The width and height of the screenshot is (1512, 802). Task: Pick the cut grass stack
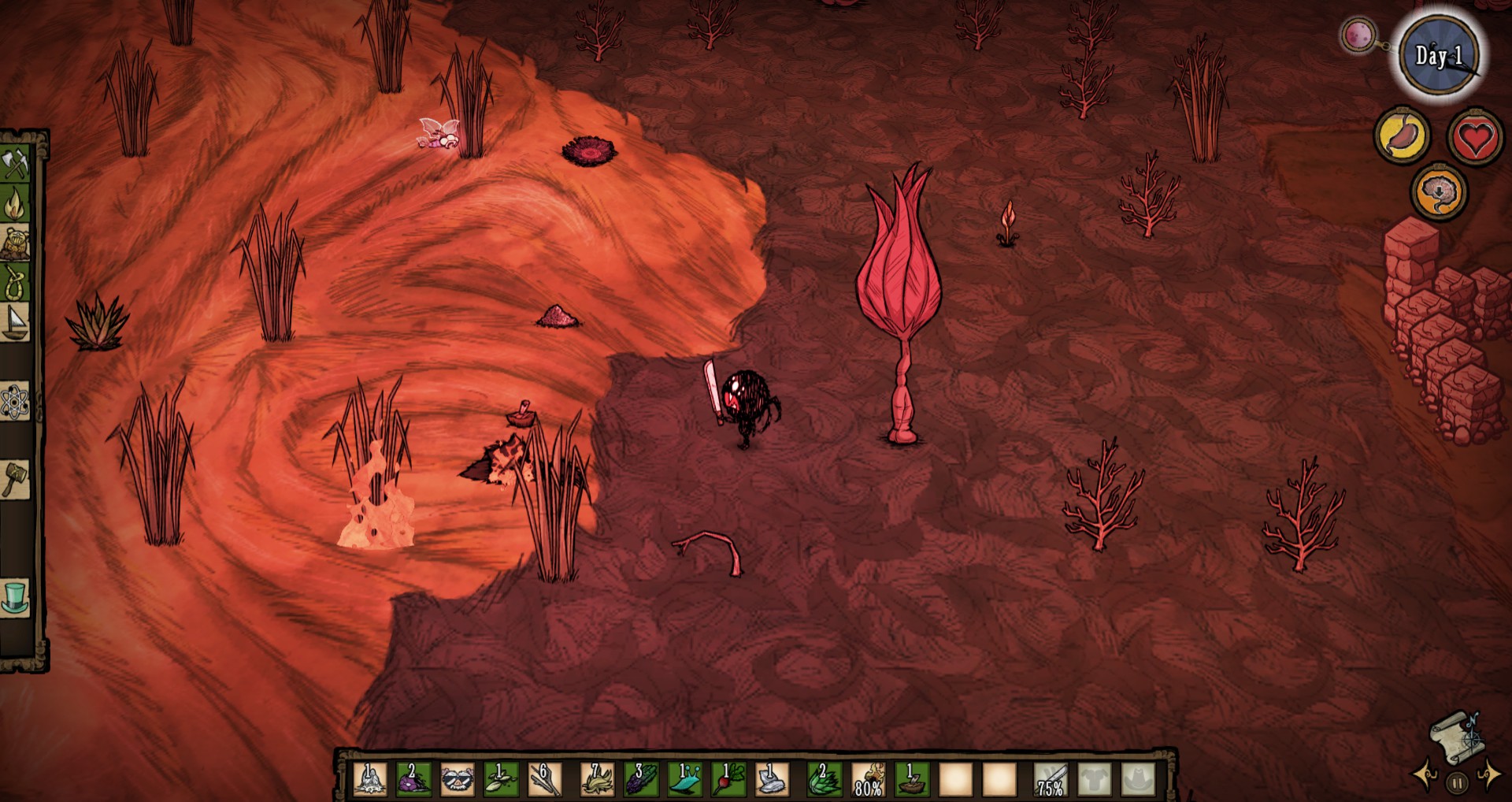pyautogui.click(x=598, y=779)
